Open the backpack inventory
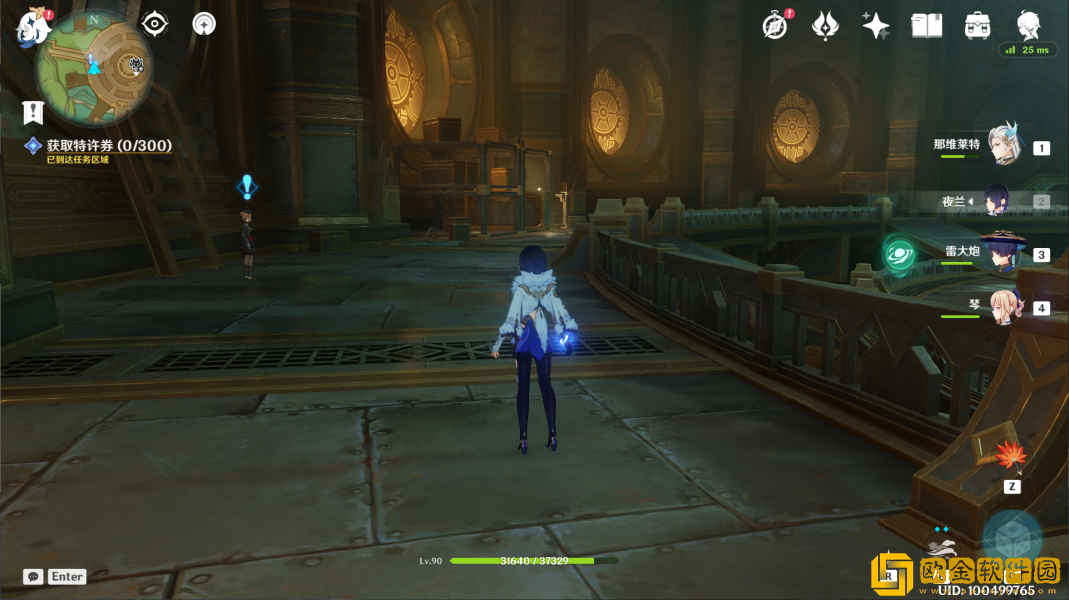This screenshot has height=600, width=1069. 977,26
